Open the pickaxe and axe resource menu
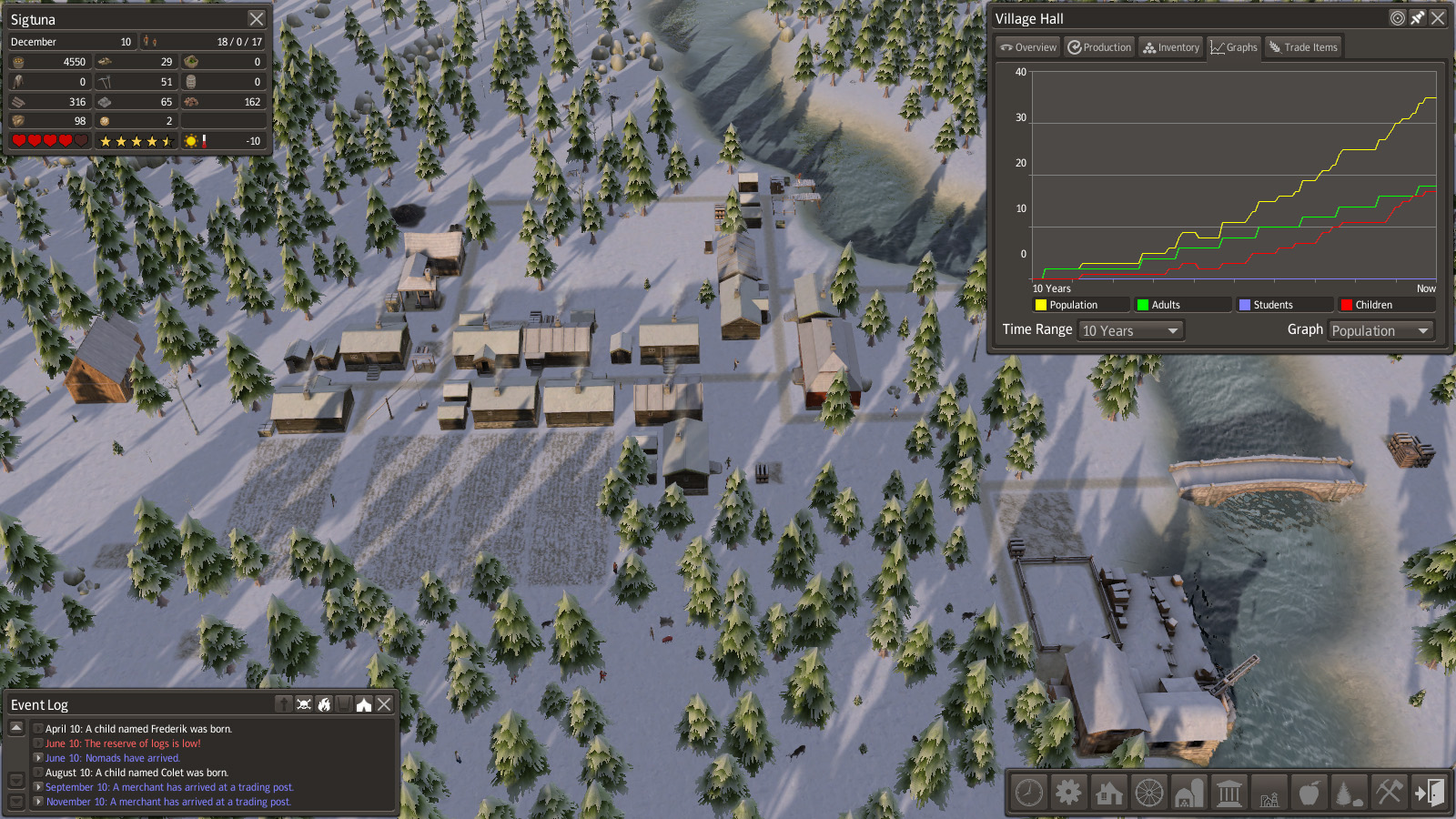Screen dimensions: 1456x819 click(1389, 793)
